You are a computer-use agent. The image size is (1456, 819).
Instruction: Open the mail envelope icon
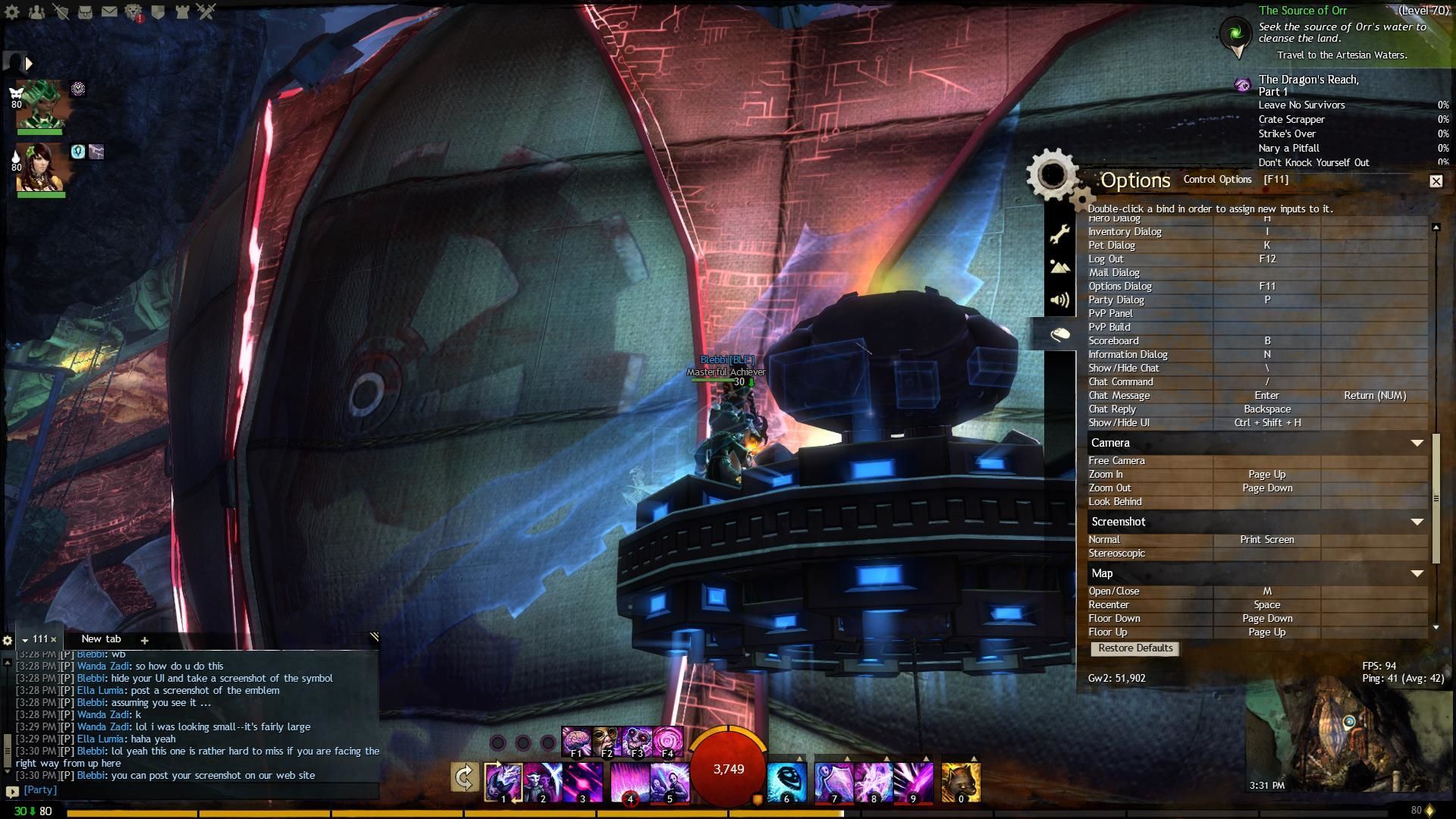(109, 12)
